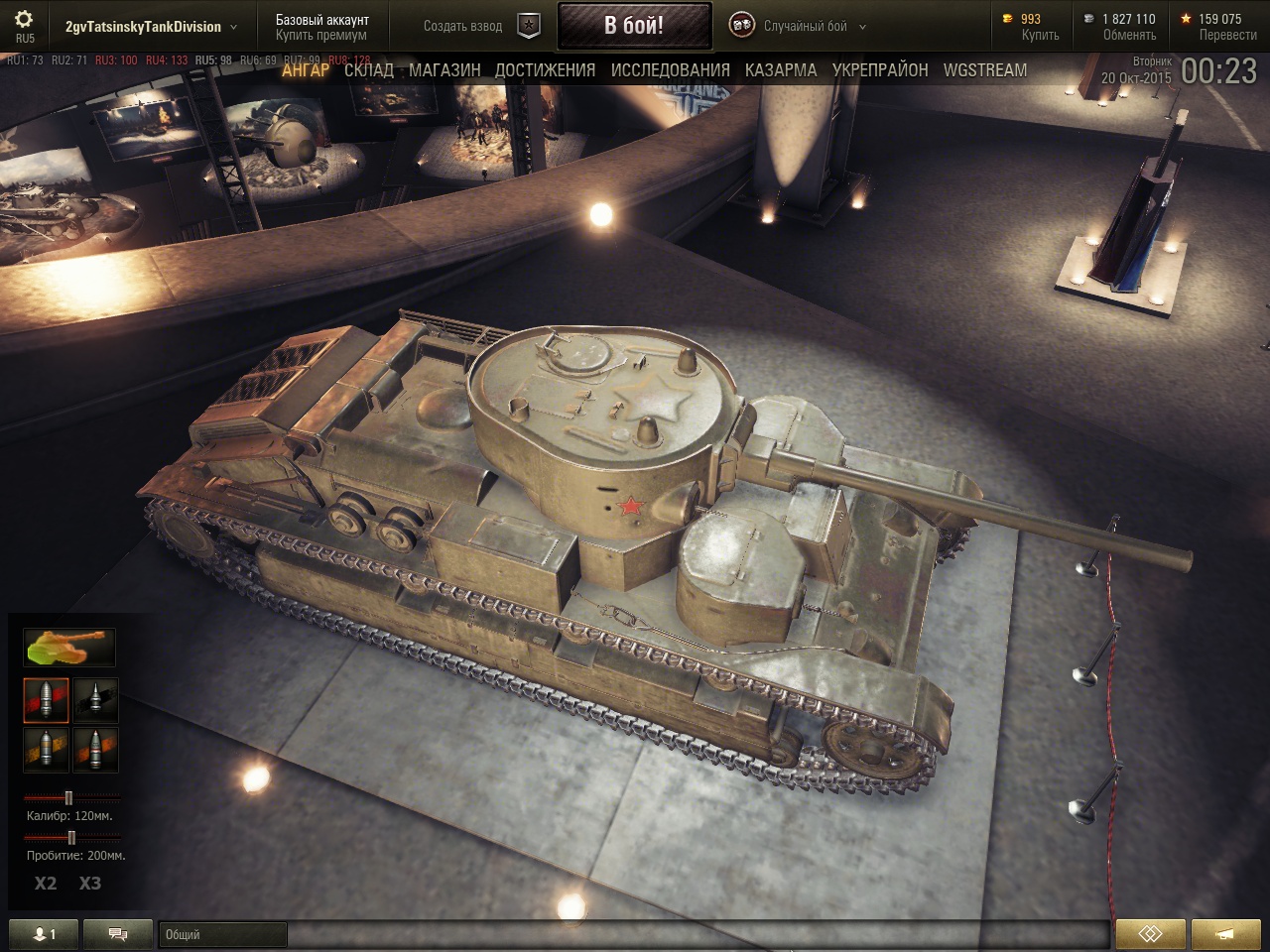Image resolution: width=1270 pixels, height=952 pixels.
Task: Open the settings gear menu
Action: tap(24, 20)
